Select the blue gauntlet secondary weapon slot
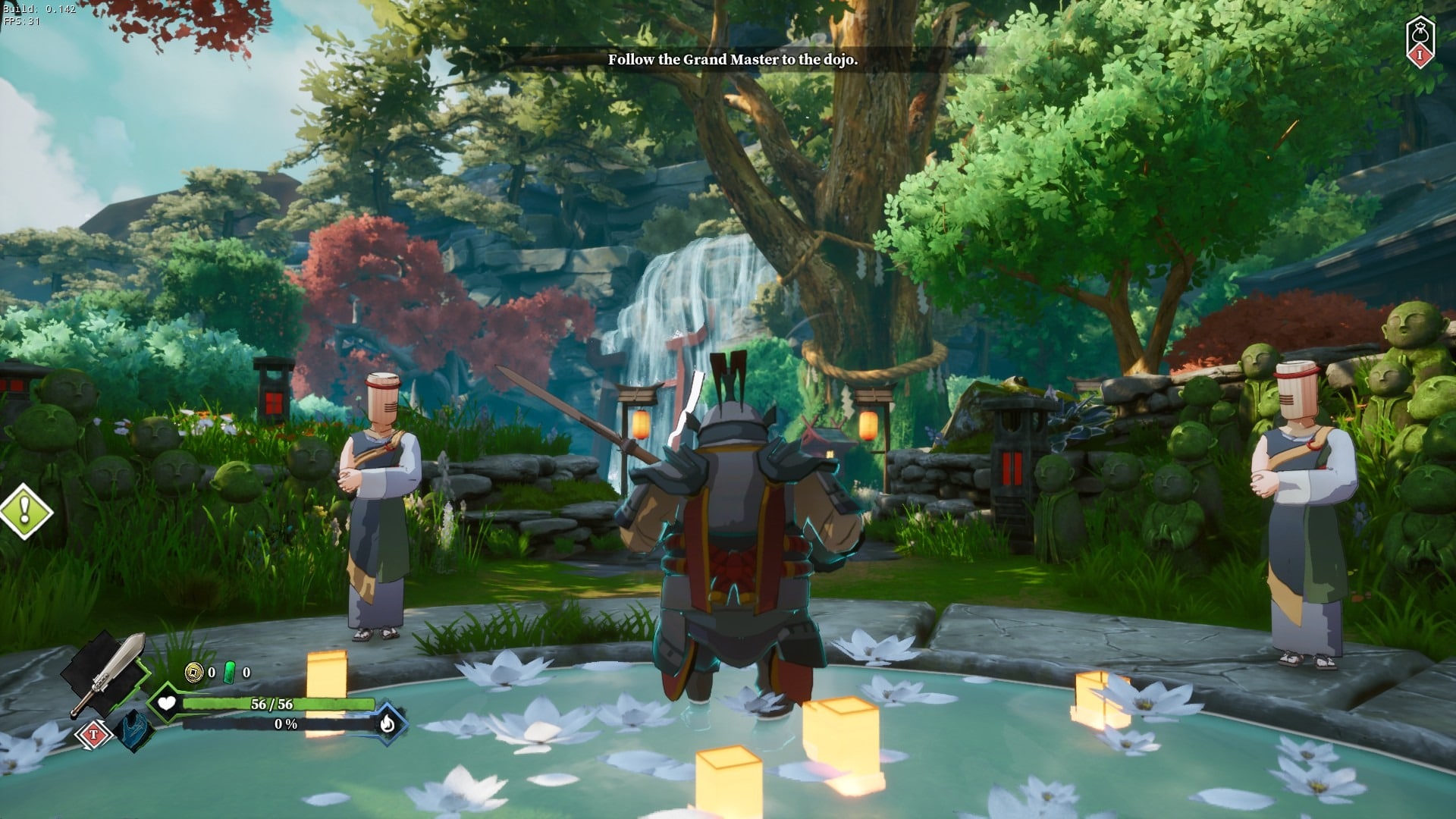 tap(135, 730)
